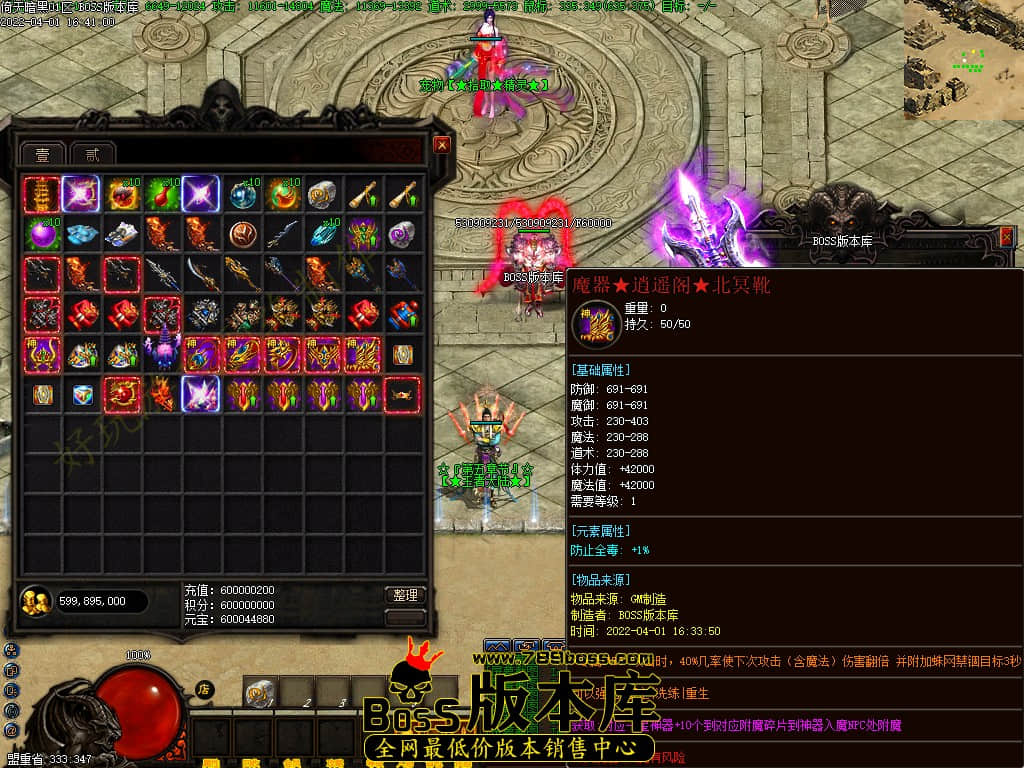Select the purple crystal tower item
The height and width of the screenshot is (768, 1024).
(162, 354)
